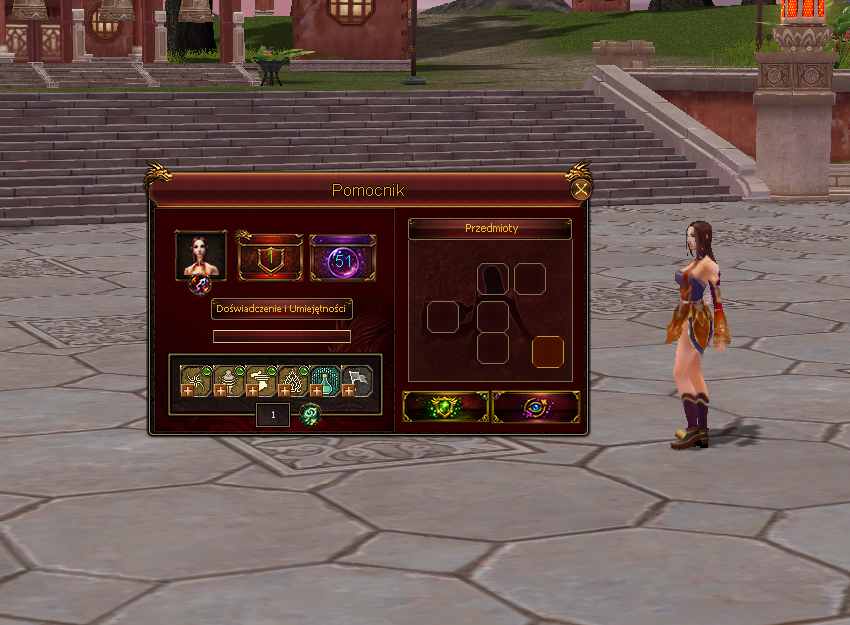This screenshot has height=625, width=850.
Task: Select the gray flag skill icon
Action: [357, 380]
